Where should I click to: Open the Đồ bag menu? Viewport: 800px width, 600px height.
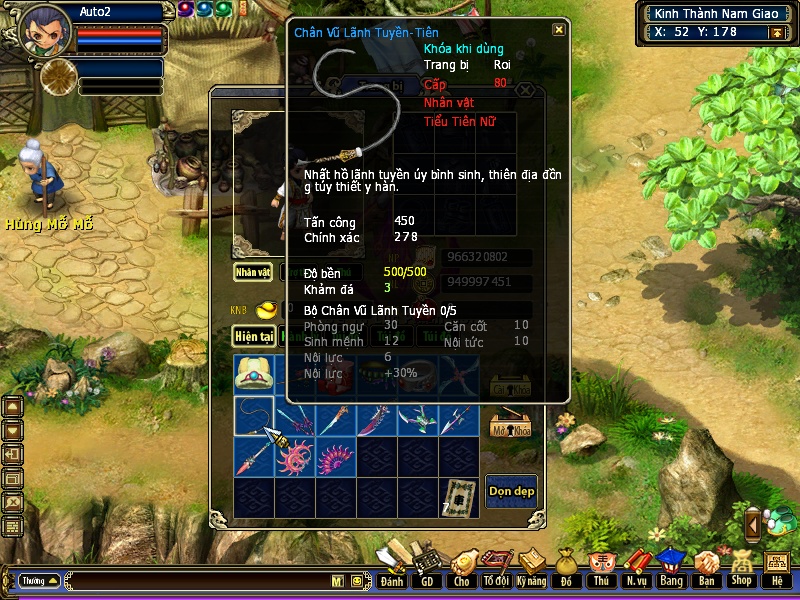566,567
